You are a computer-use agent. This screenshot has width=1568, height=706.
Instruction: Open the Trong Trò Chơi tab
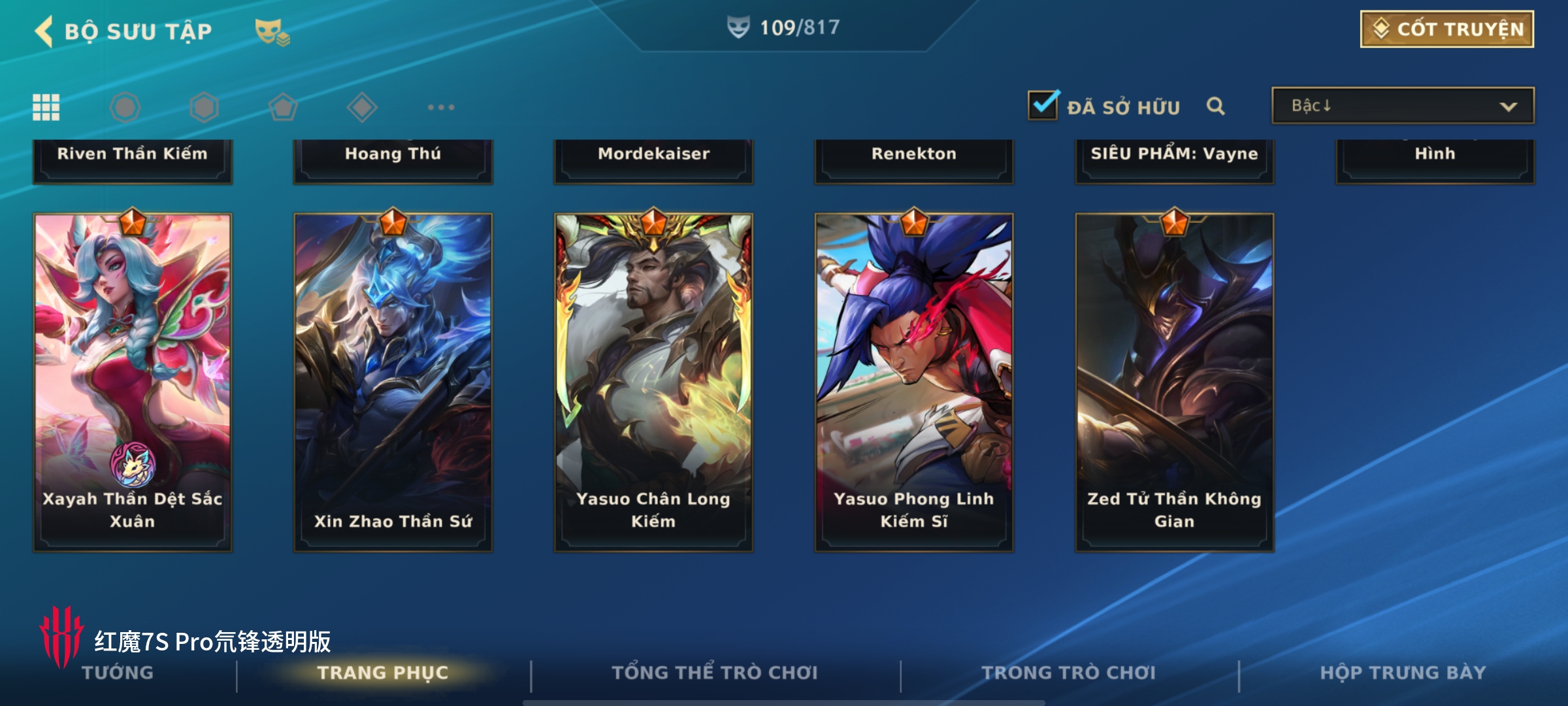pos(1069,673)
